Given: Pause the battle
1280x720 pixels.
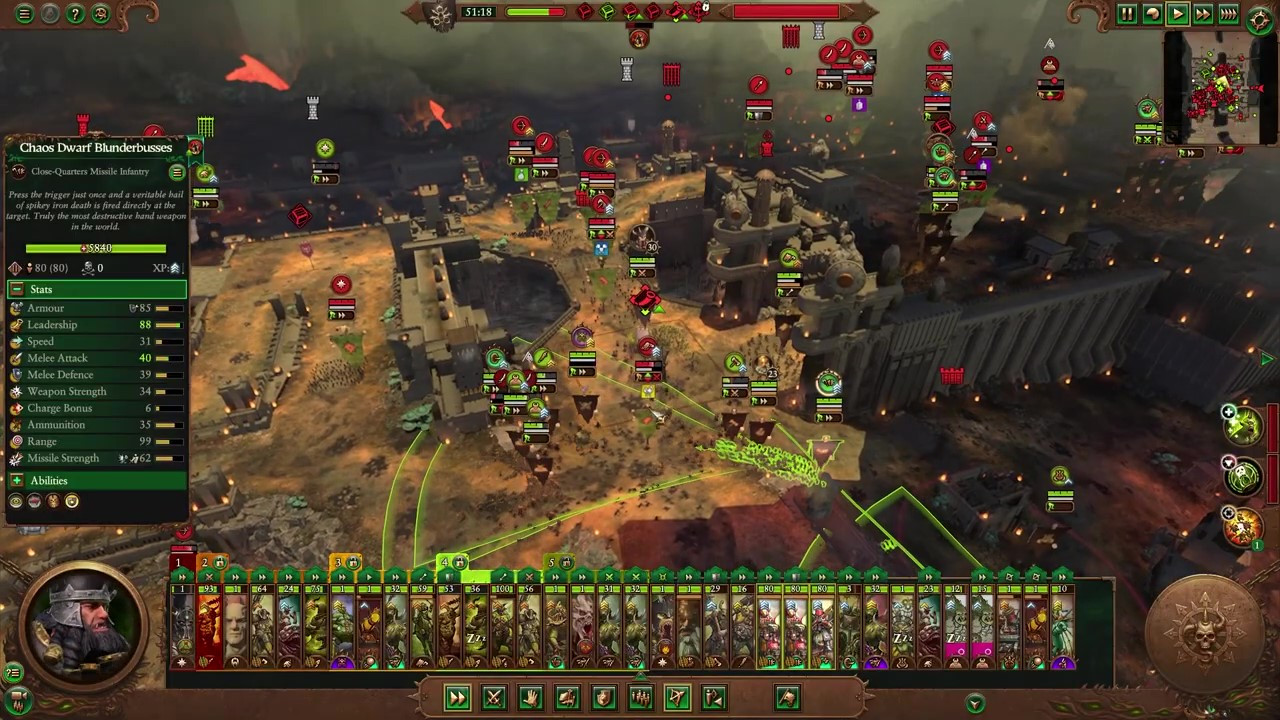Looking at the screenshot, I should [1127, 14].
